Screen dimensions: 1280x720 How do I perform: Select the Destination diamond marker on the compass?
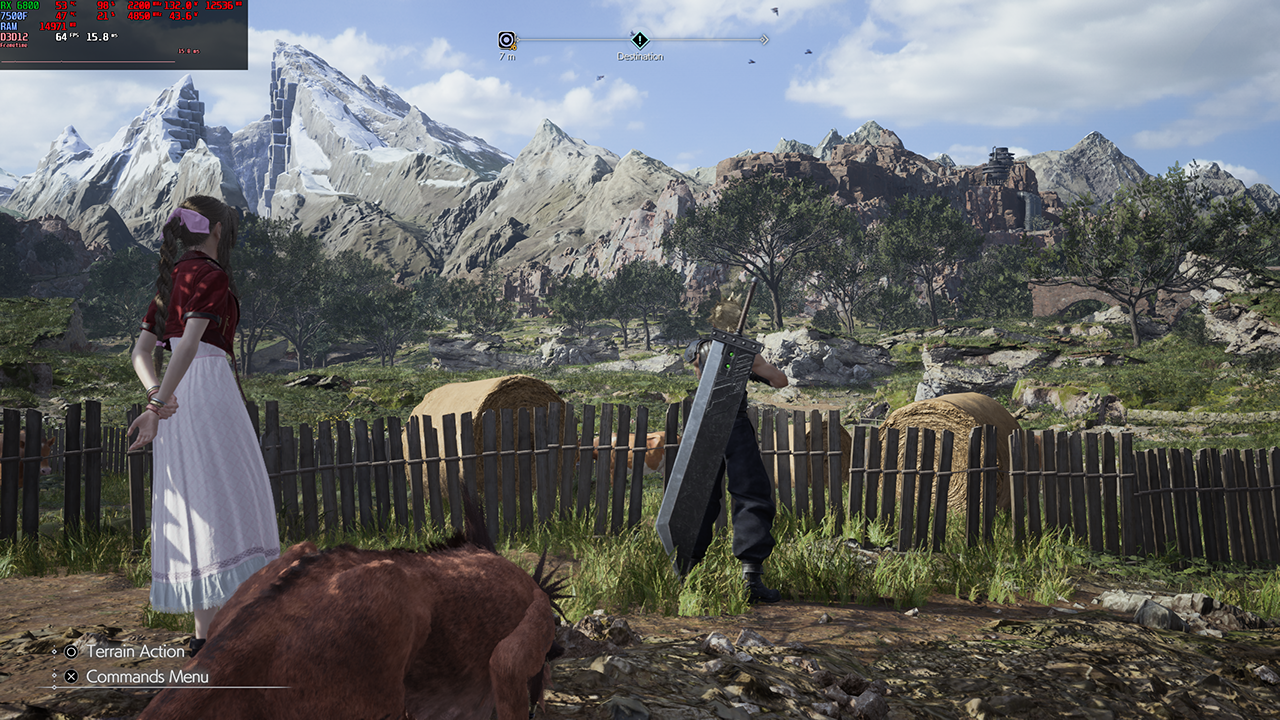640,40
